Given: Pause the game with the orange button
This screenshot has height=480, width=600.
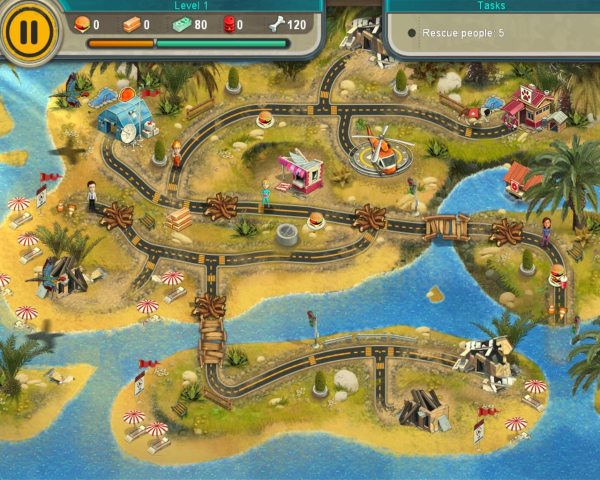Looking at the screenshot, I should point(30,32).
